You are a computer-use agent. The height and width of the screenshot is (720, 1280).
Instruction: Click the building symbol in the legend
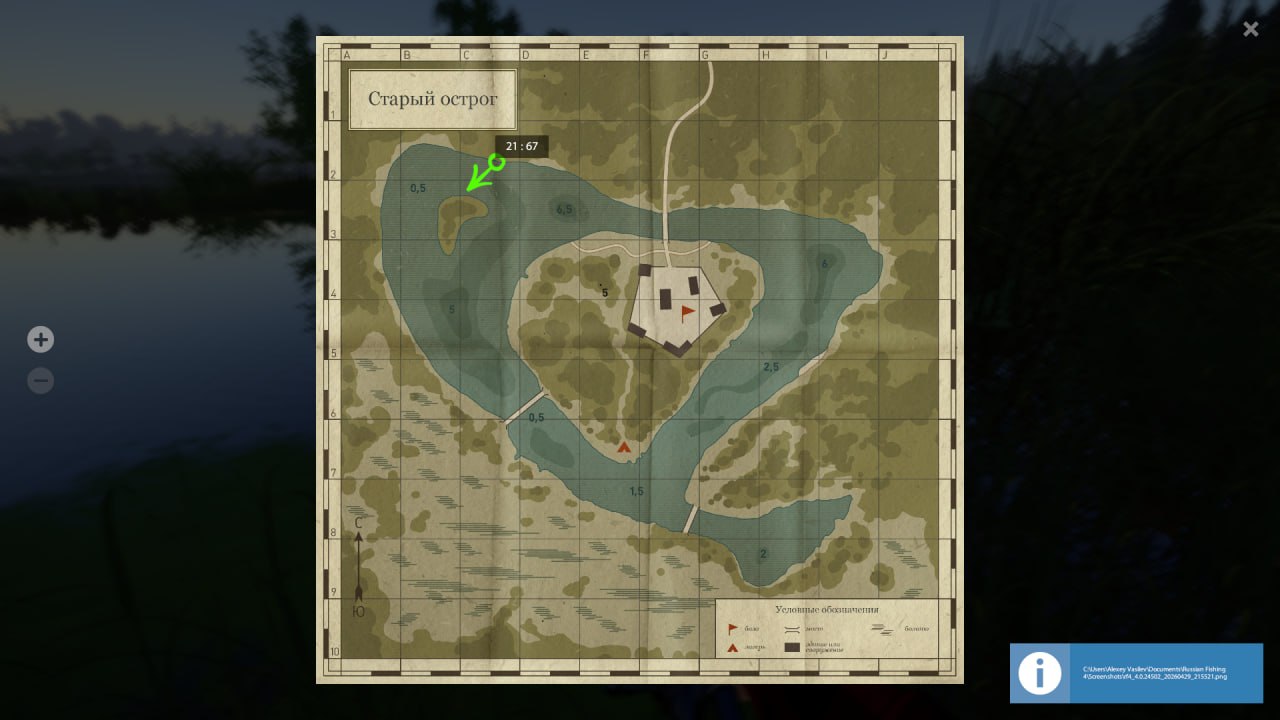[x=792, y=646]
